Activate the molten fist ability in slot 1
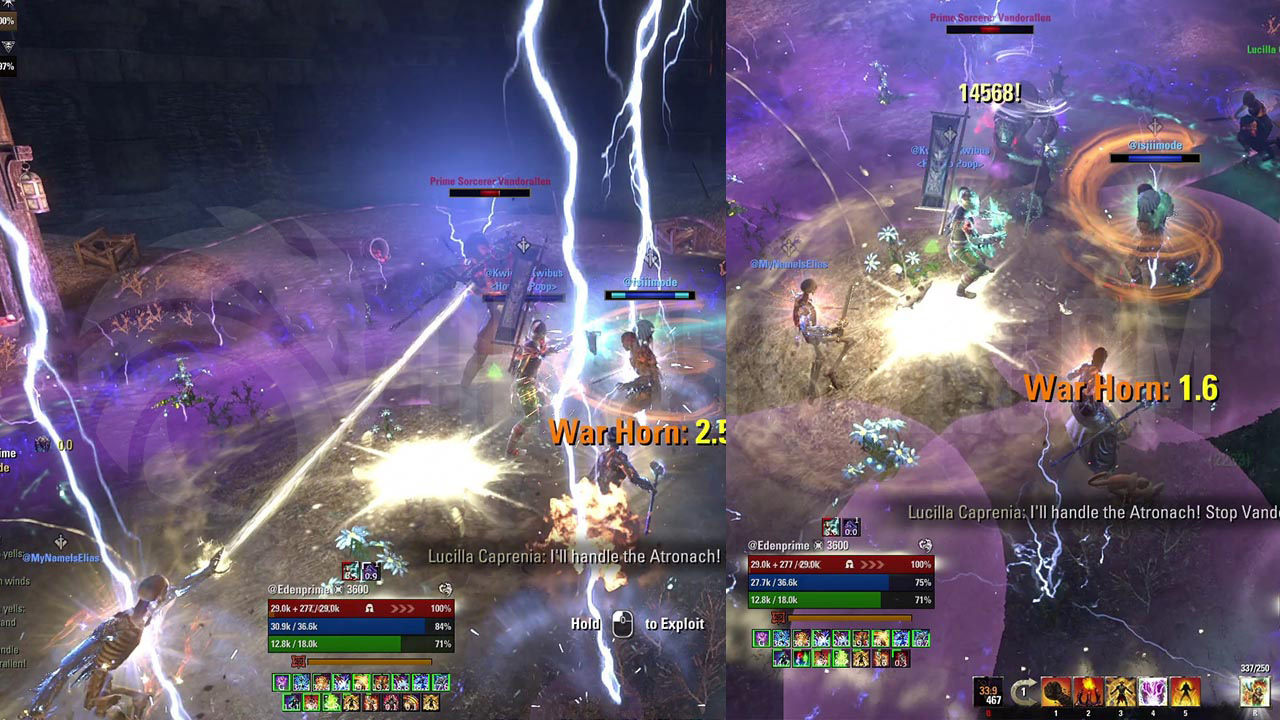Viewport: 1280px width, 720px height. [1056, 692]
